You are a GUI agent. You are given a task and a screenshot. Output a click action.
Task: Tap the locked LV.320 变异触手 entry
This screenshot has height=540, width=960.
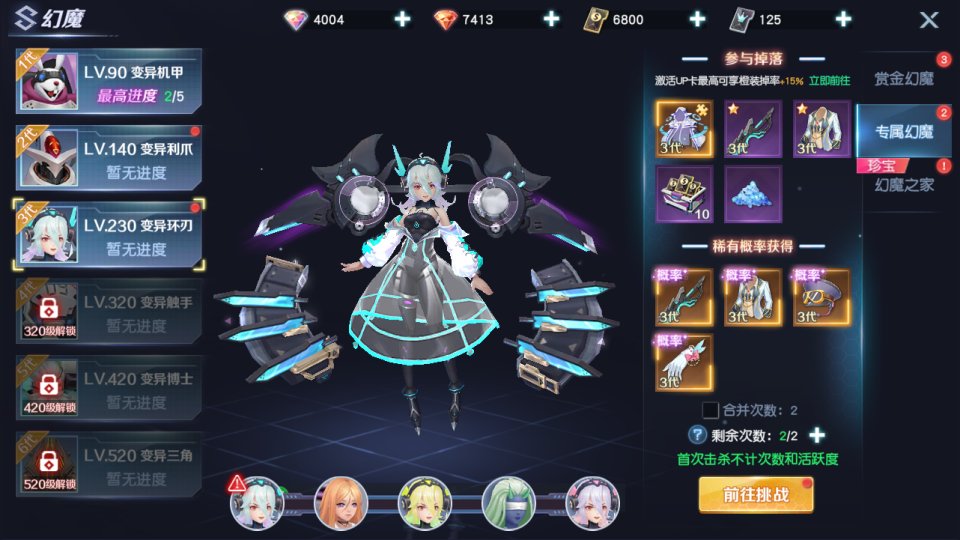pos(108,314)
